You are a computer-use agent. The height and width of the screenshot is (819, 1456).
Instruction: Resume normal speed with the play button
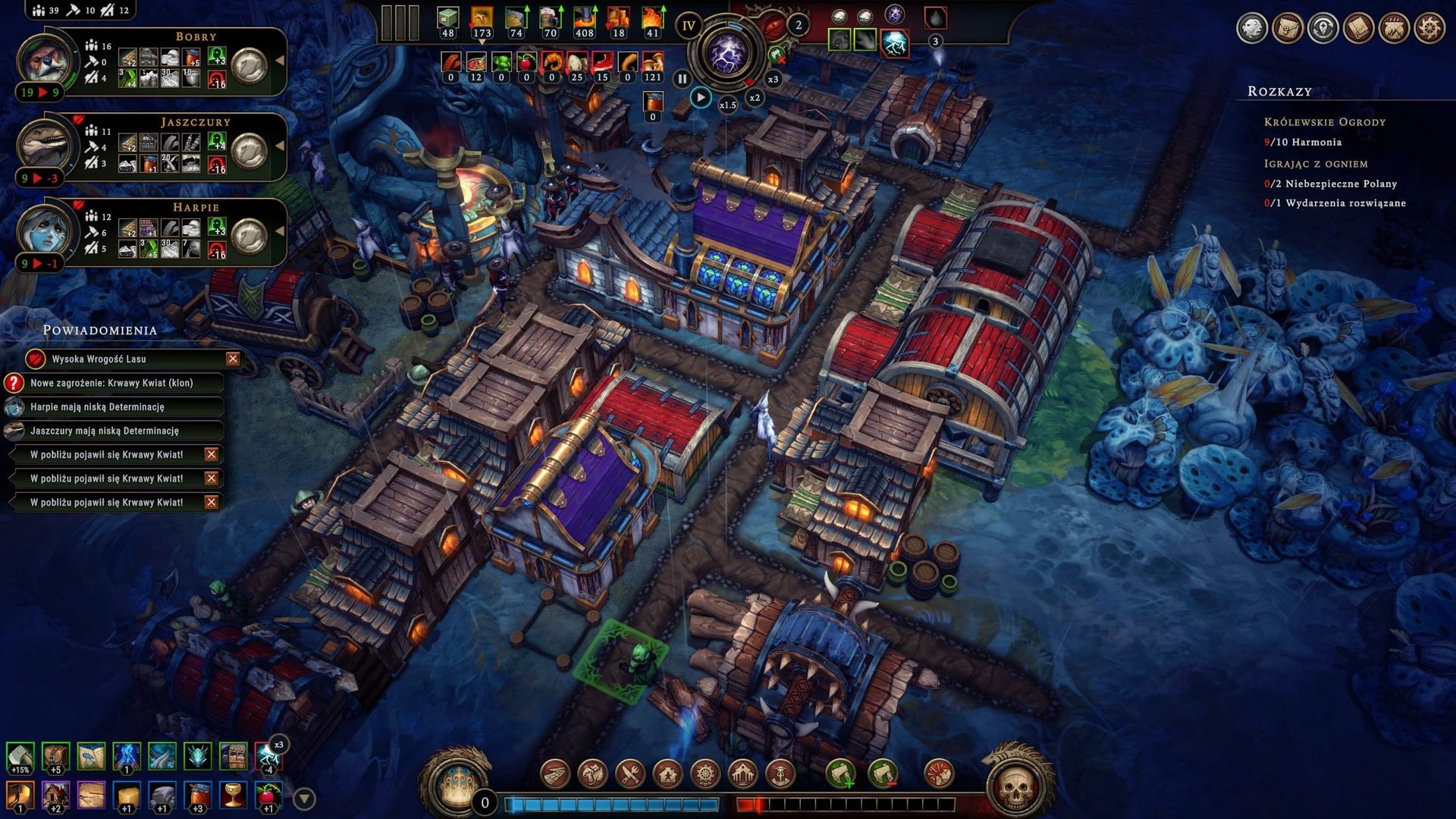701,98
